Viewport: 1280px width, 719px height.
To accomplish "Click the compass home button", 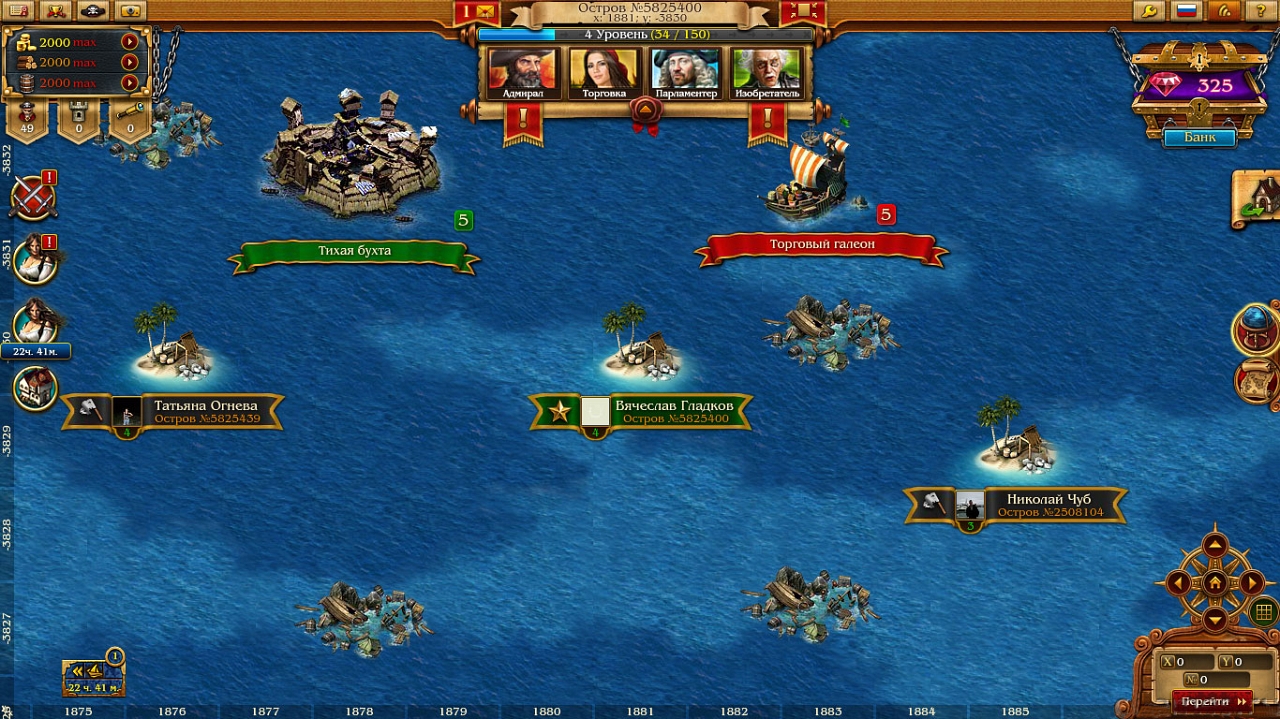I will 1214,583.
